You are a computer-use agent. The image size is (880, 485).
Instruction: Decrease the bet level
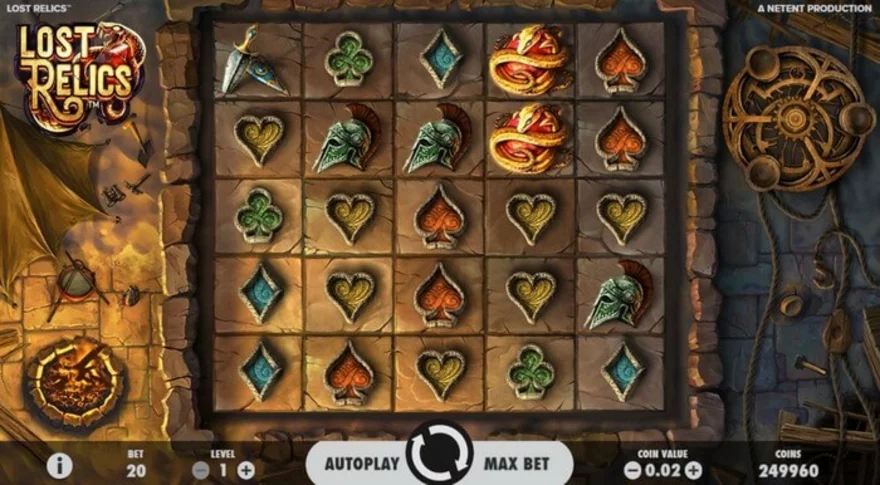(x=201, y=470)
